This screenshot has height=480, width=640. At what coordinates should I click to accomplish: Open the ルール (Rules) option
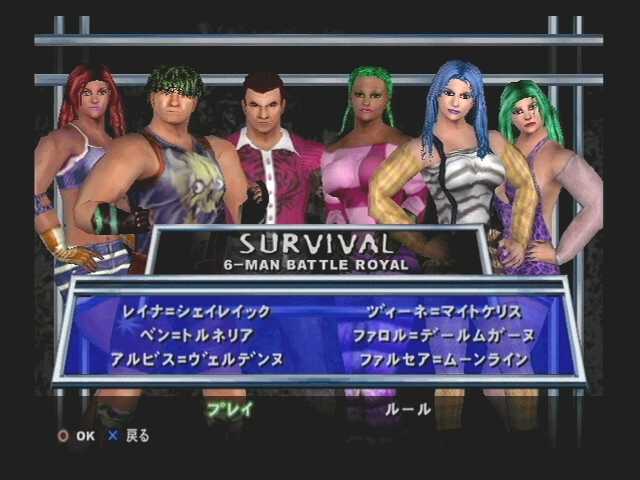408,408
